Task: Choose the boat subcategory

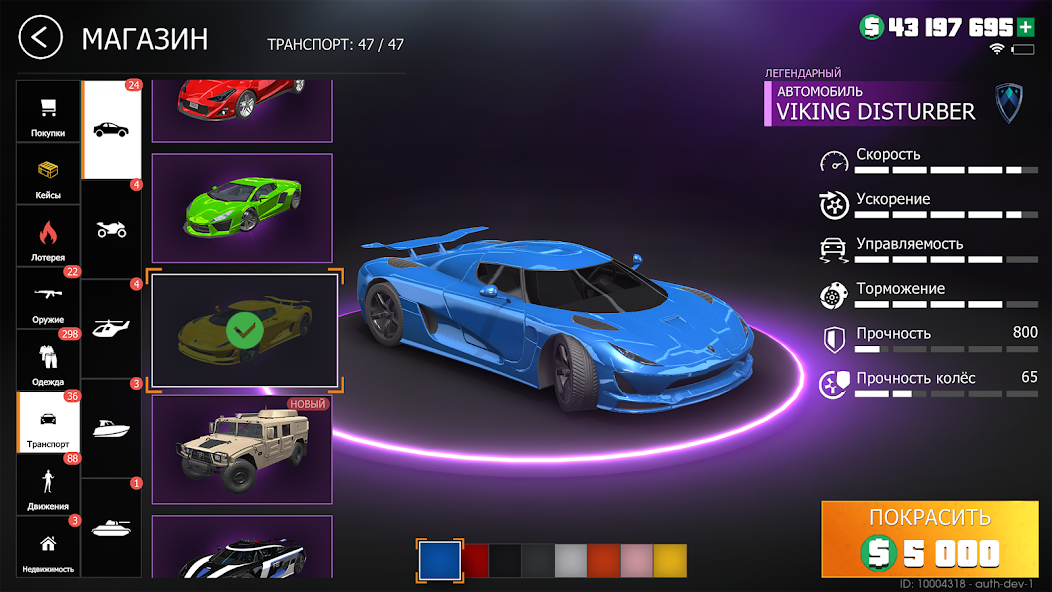Action: 111,428
